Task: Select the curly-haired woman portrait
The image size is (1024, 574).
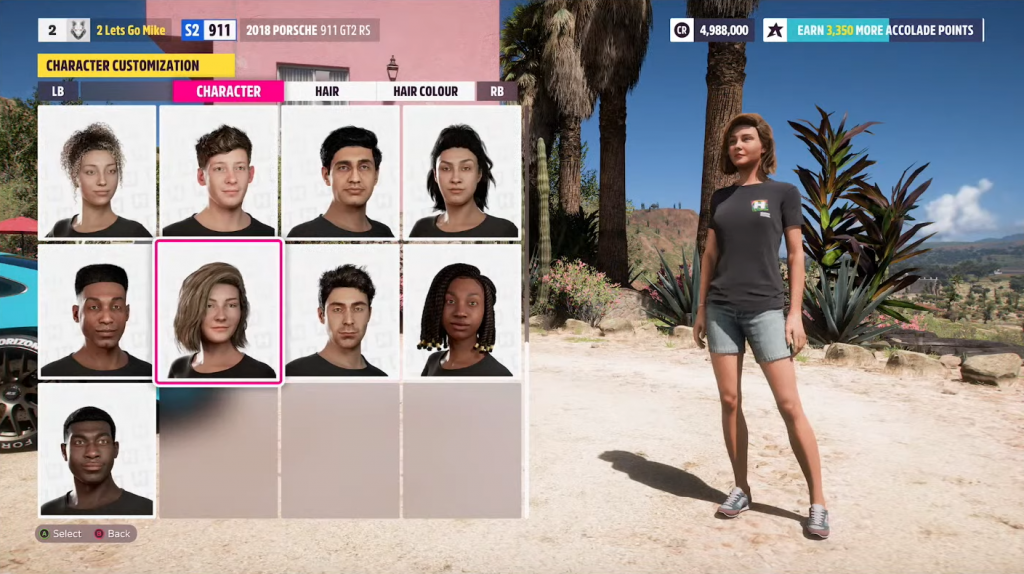Action: [x=97, y=171]
